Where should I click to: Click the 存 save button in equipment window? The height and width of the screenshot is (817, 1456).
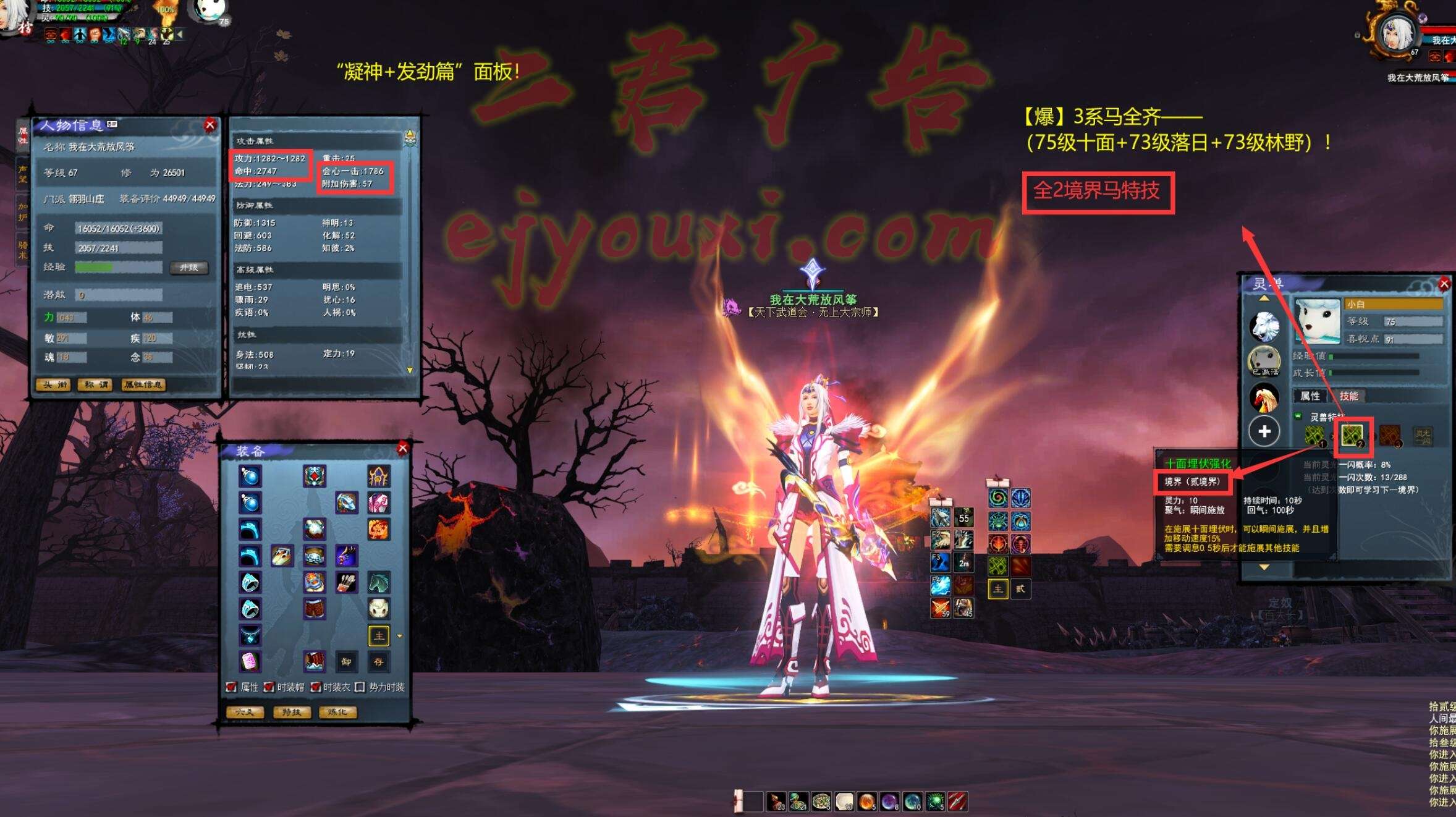[379, 661]
